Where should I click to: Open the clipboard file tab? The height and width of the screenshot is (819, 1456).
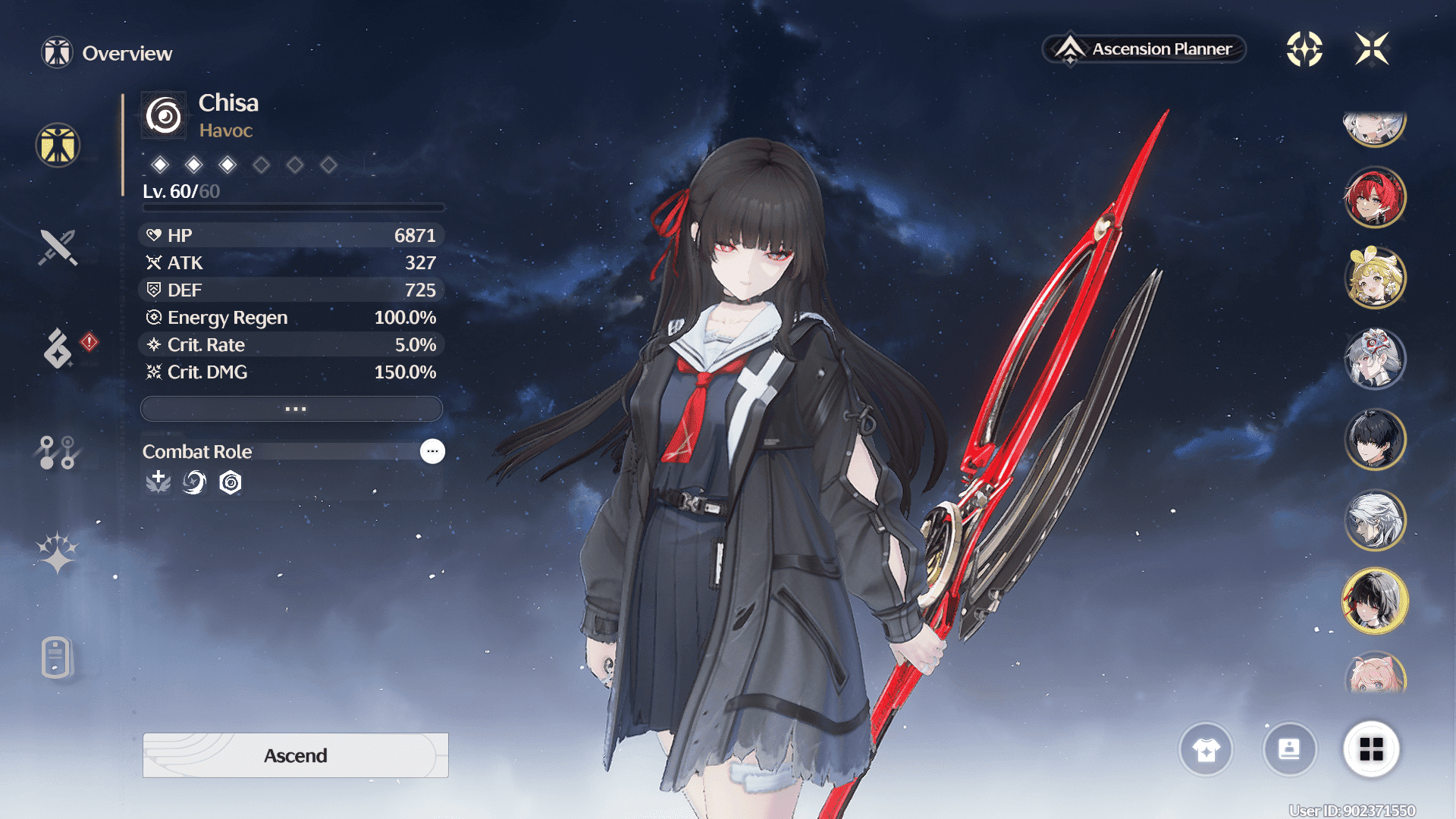pyautogui.click(x=56, y=657)
